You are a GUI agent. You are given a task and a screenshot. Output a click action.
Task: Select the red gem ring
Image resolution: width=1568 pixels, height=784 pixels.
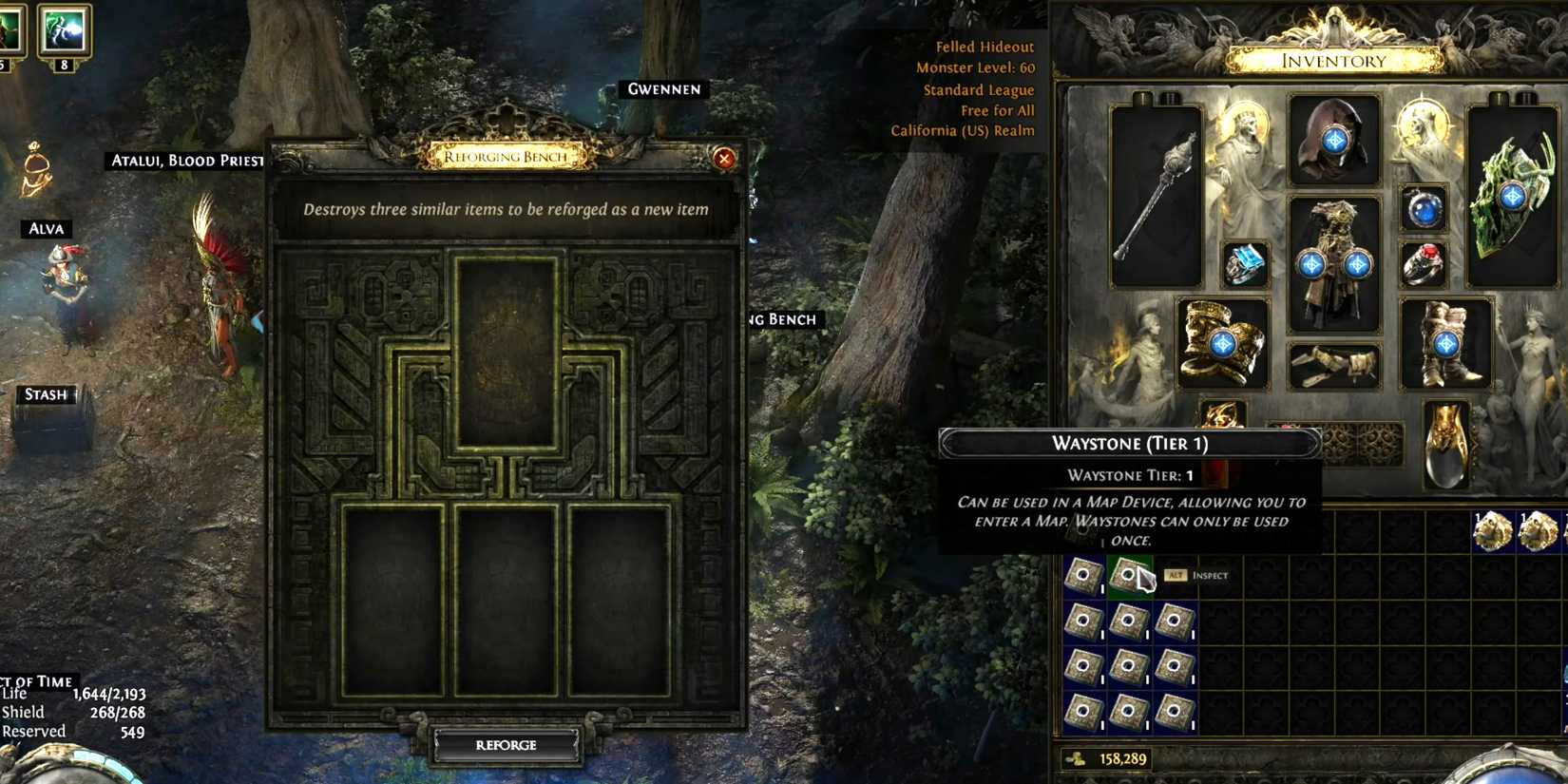[x=1424, y=264]
